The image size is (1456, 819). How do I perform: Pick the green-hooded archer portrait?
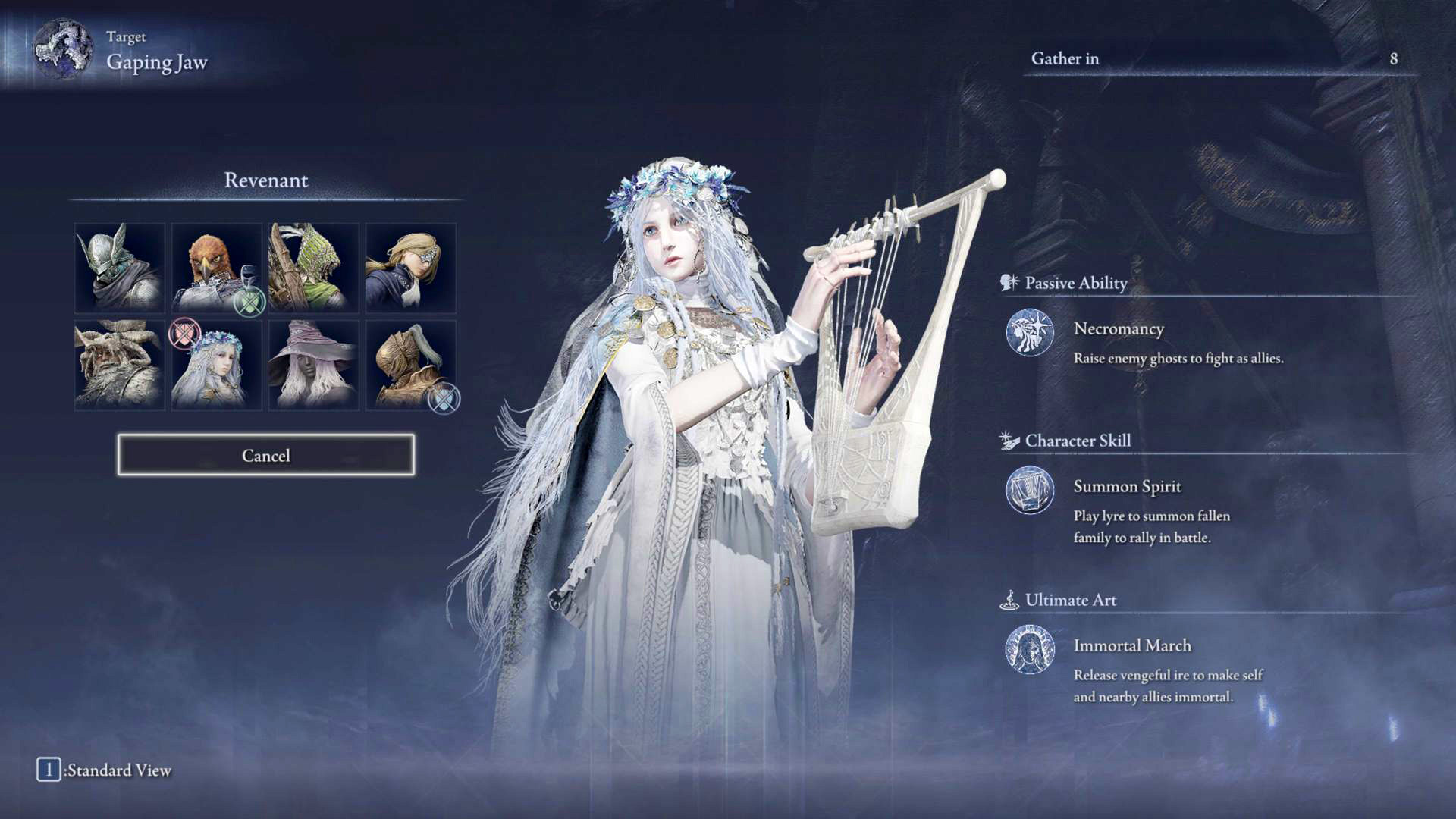tap(313, 268)
